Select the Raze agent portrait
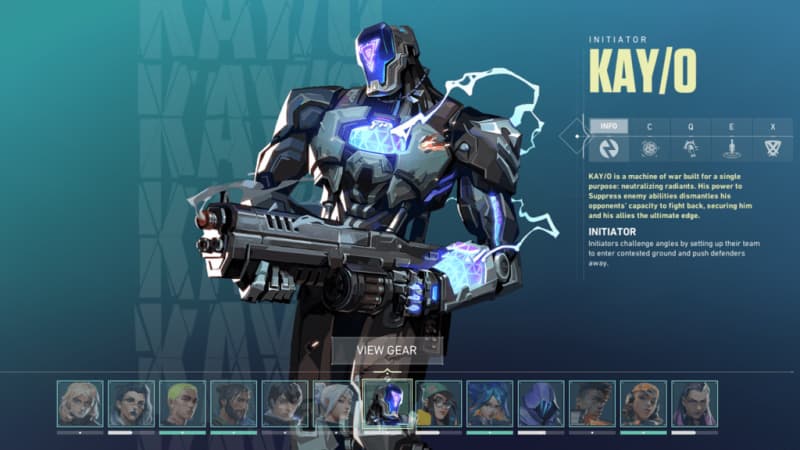 point(643,403)
